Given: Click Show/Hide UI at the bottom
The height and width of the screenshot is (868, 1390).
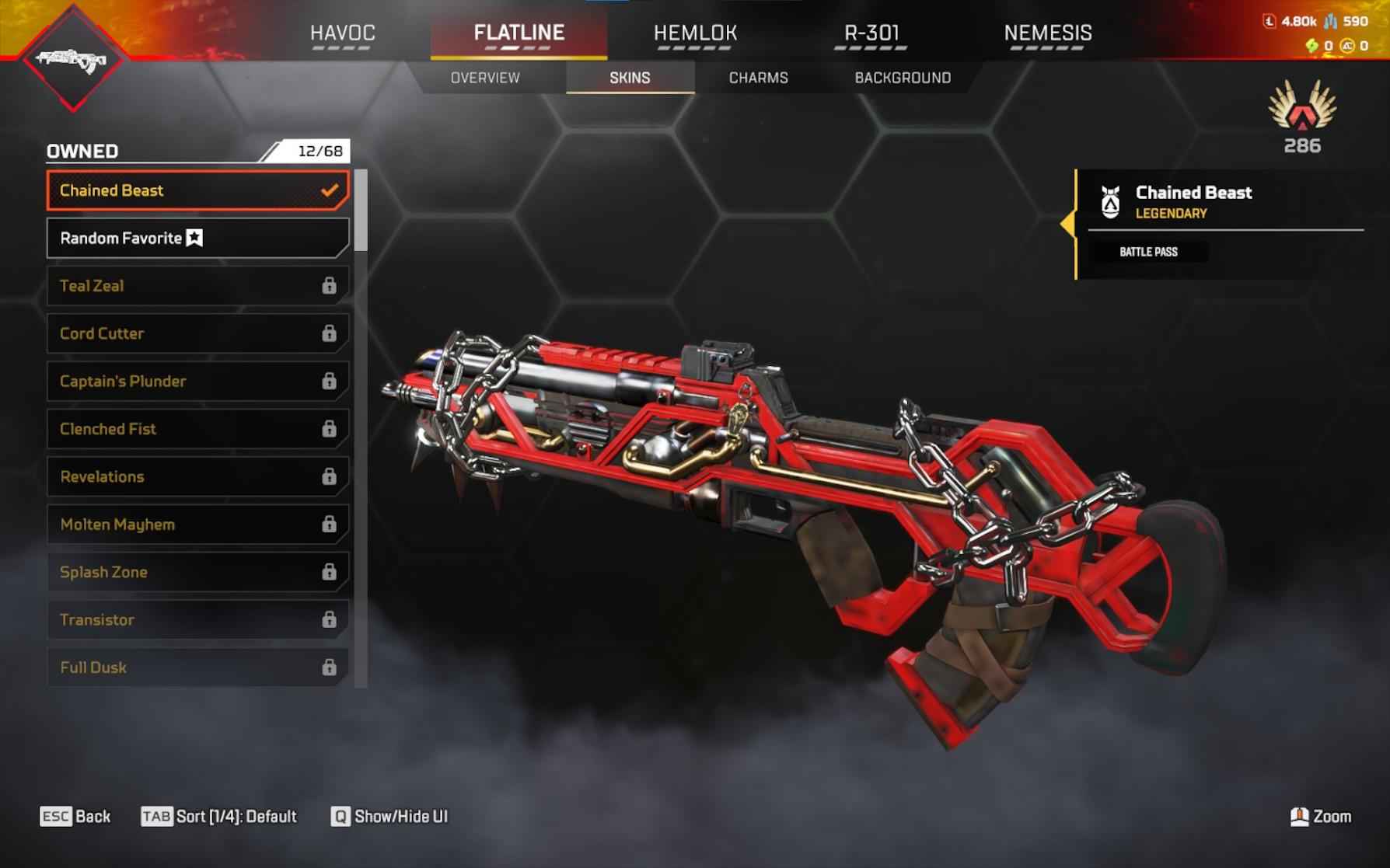Looking at the screenshot, I should [x=389, y=817].
